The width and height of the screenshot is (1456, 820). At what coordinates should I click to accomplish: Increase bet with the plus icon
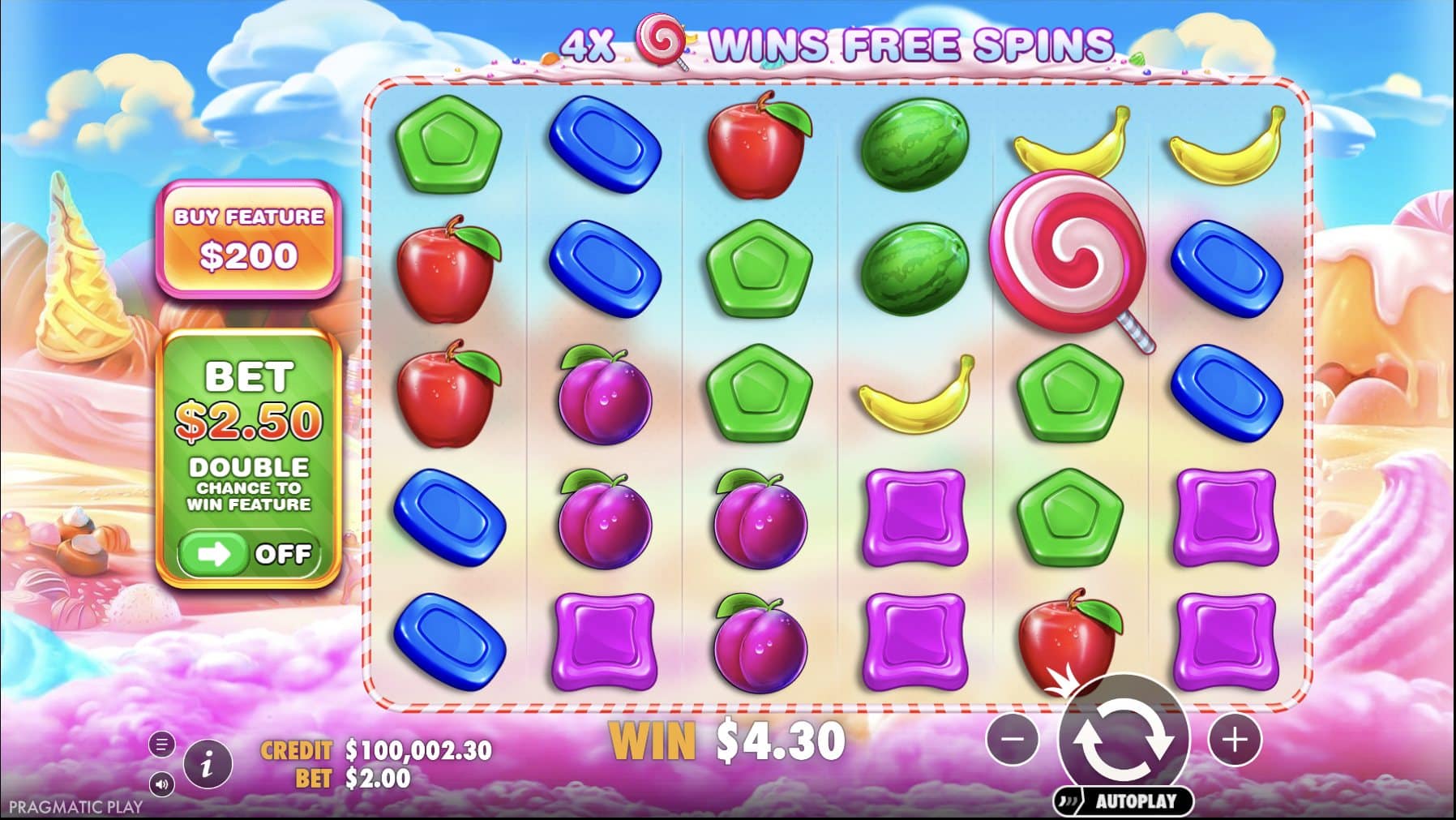pyautogui.click(x=1235, y=741)
